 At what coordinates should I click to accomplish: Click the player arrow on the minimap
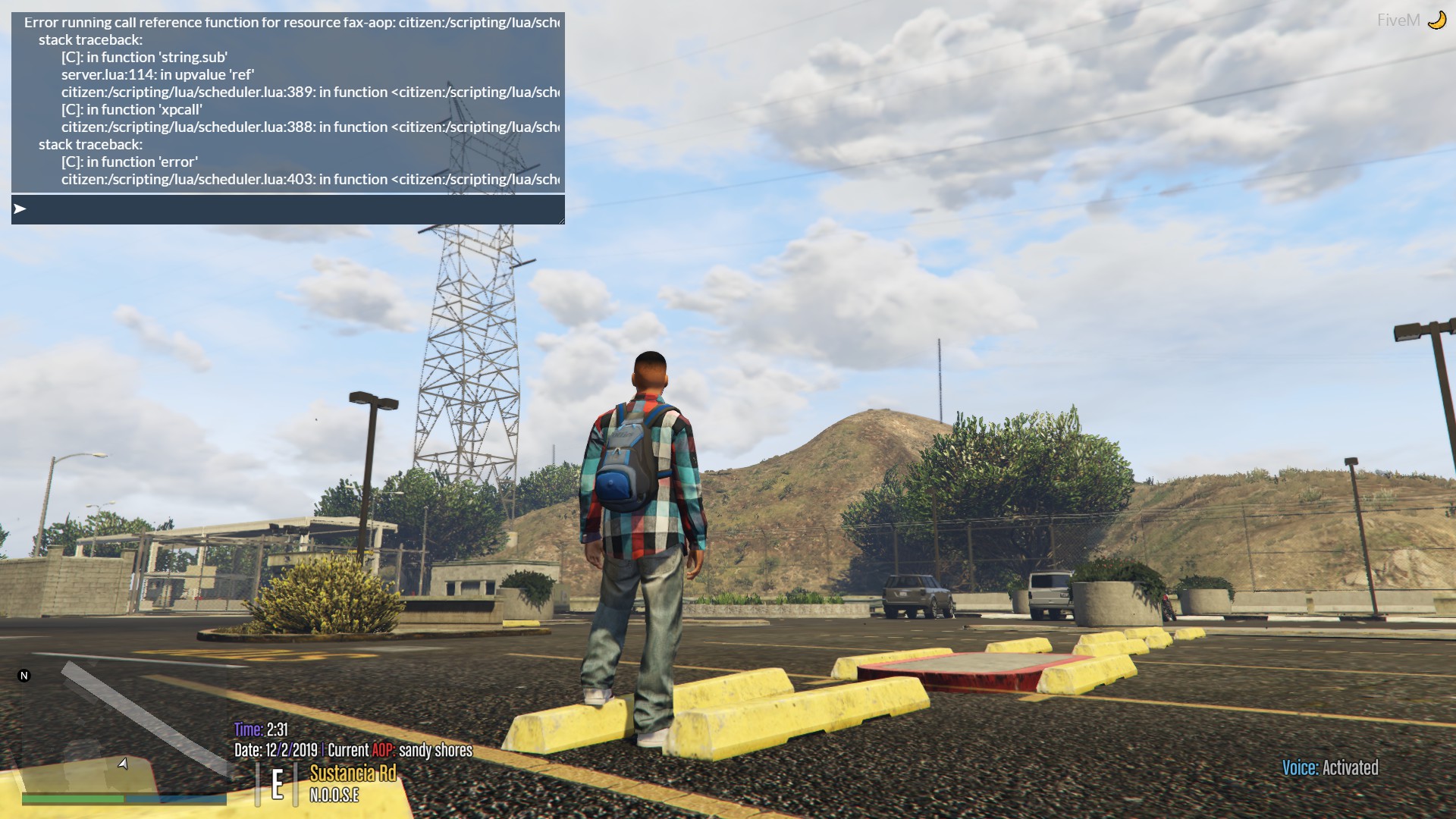click(124, 764)
